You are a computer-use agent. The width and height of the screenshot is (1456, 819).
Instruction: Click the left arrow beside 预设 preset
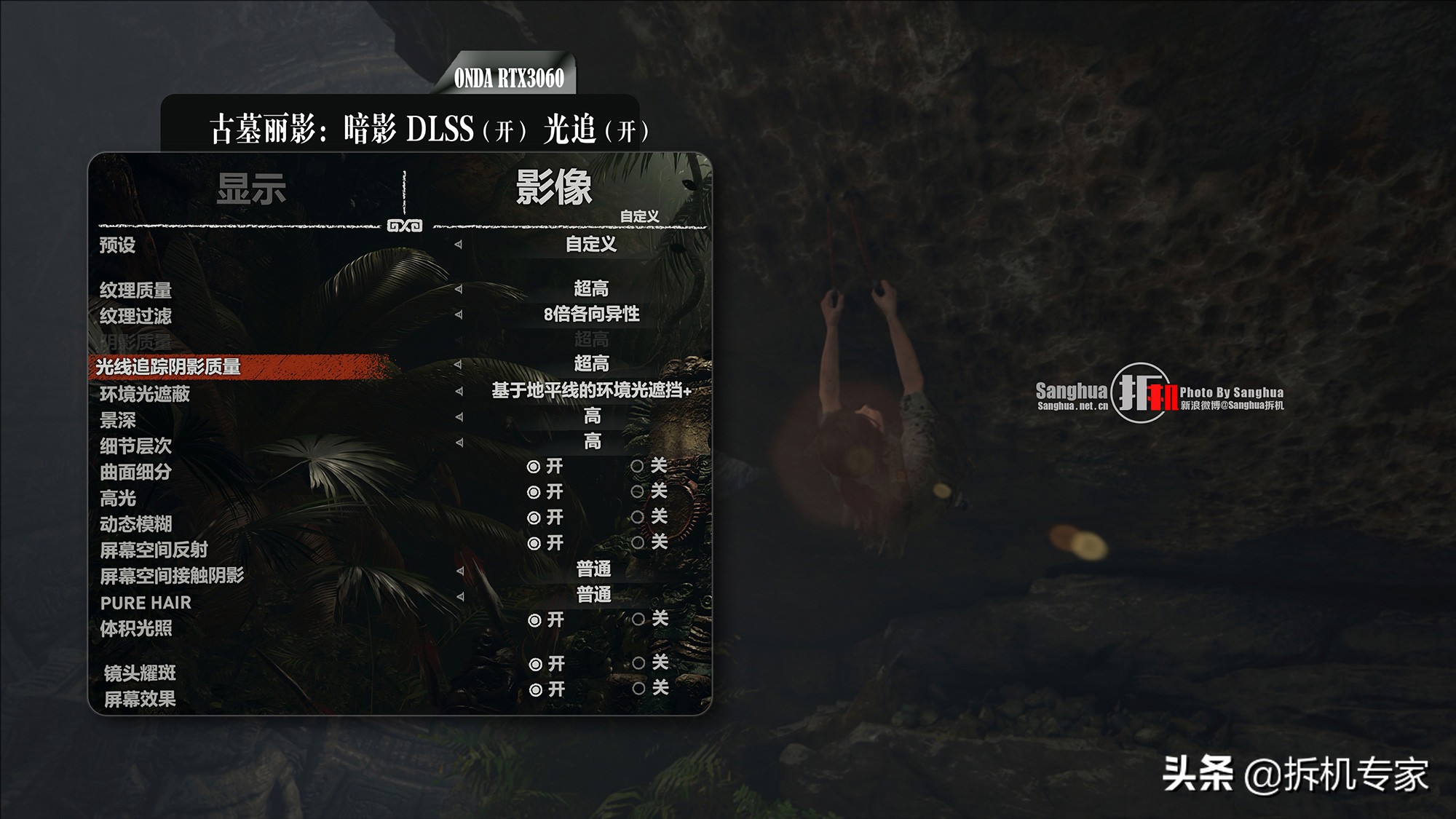(458, 245)
